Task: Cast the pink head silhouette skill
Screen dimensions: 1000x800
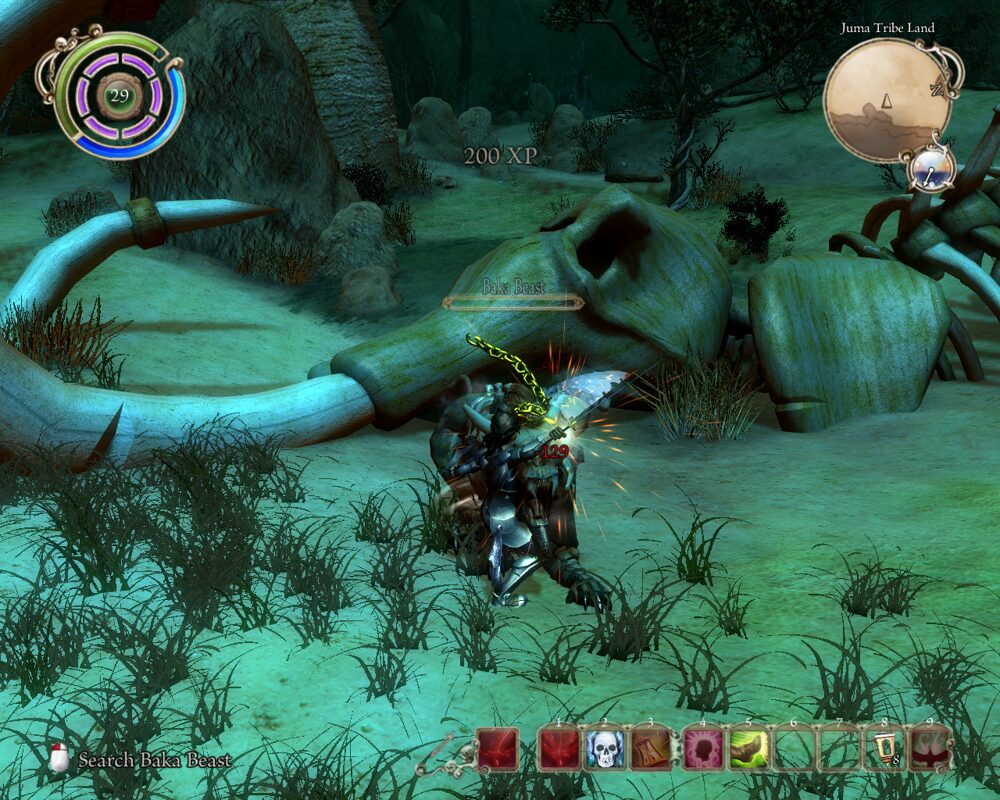Action: pyautogui.click(x=702, y=747)
